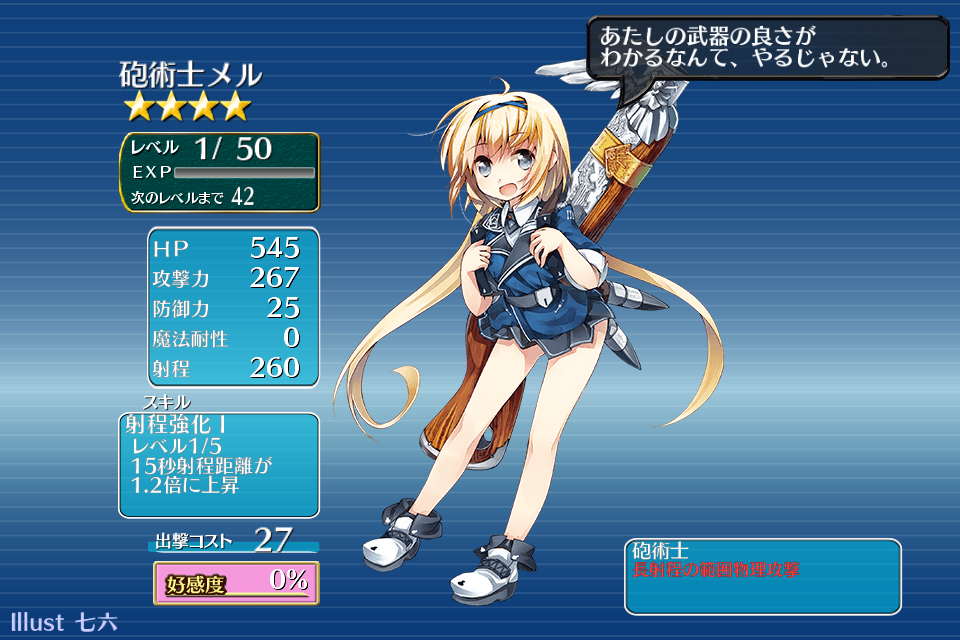
Task: Open the 砲術士 class description box
Action: (x=762, y=576)
